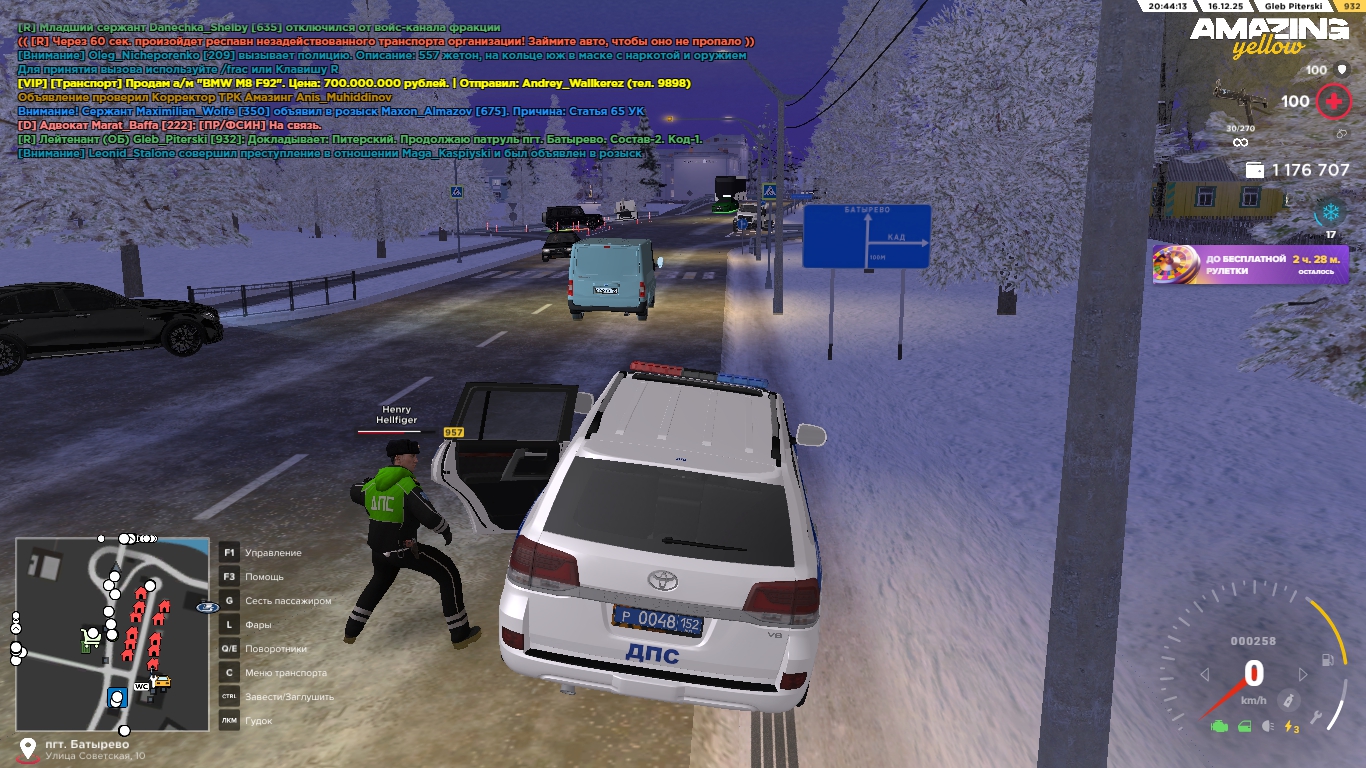Click the Amazing Yellow server logo

(1268, 36)
